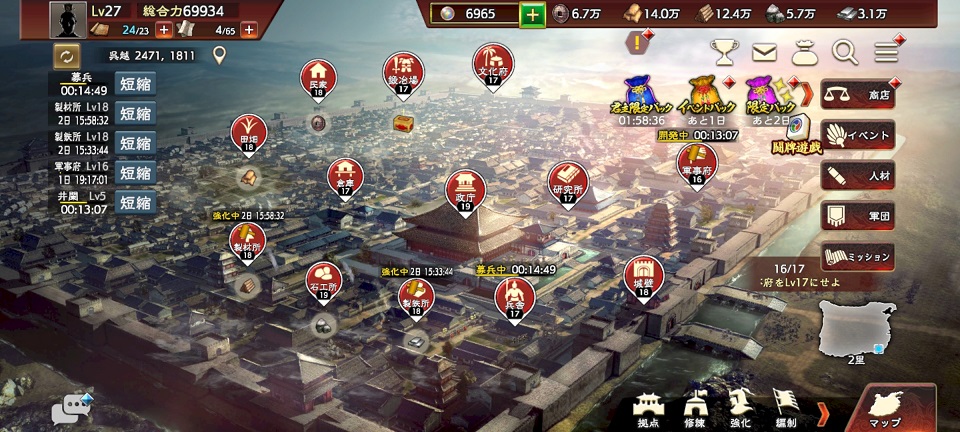Viewport: 960px width, 432px height.
Task: Select the 政庁 building marker
Action: click(x=465, y=189)
